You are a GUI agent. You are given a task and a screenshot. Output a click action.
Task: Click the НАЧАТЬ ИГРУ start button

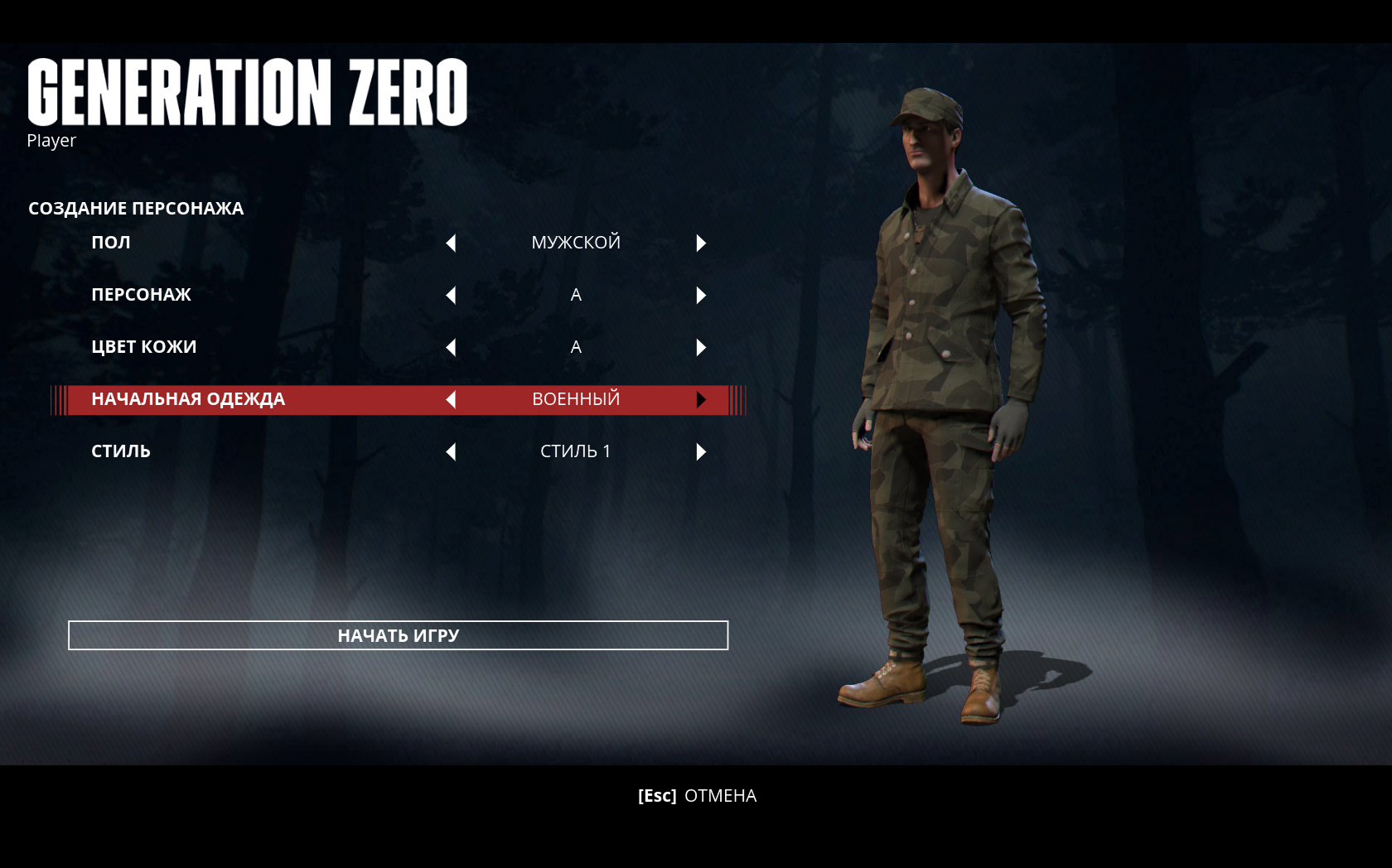point(398,635)
